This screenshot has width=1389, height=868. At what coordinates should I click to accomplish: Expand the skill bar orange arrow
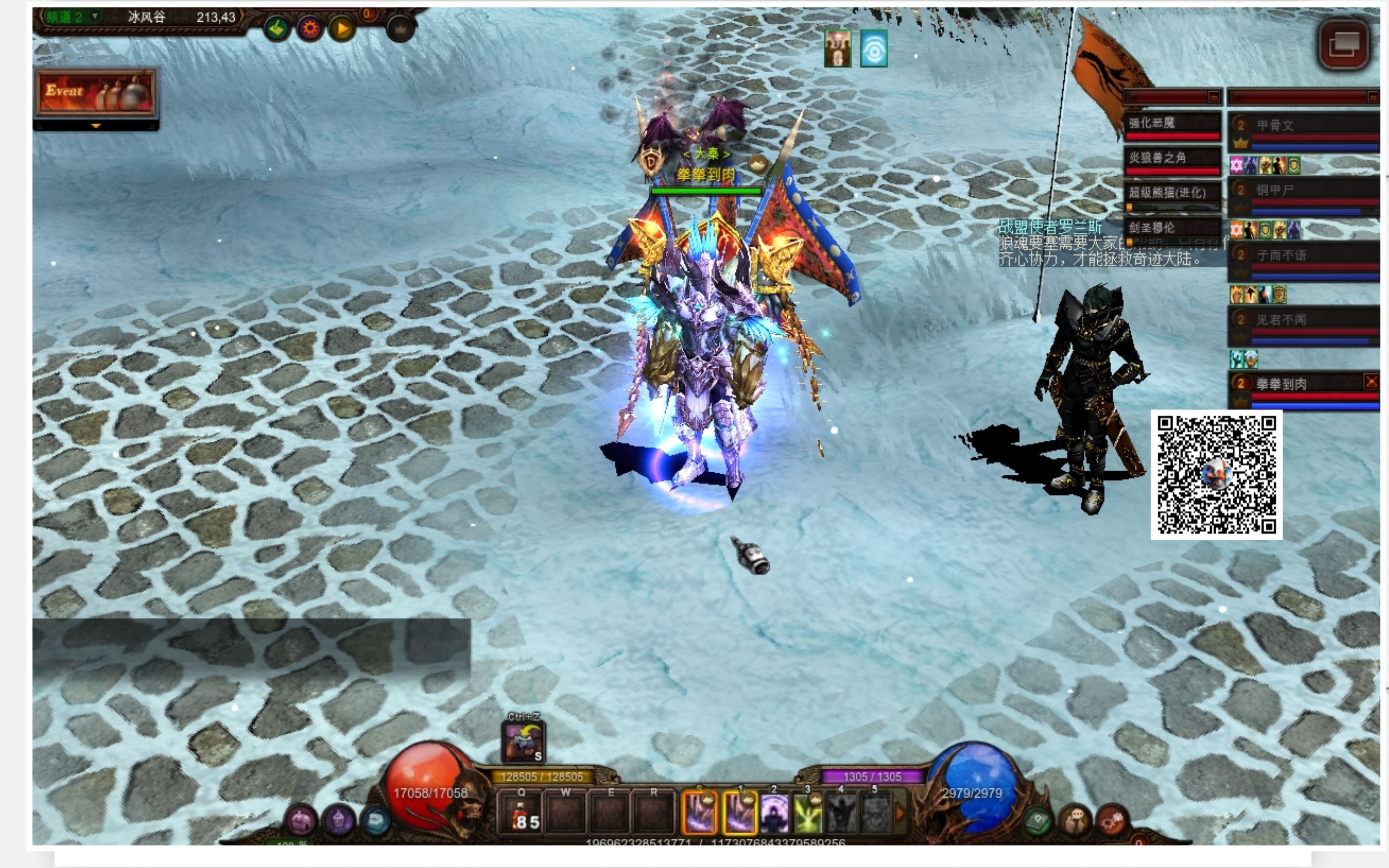[x=900, y=813]
